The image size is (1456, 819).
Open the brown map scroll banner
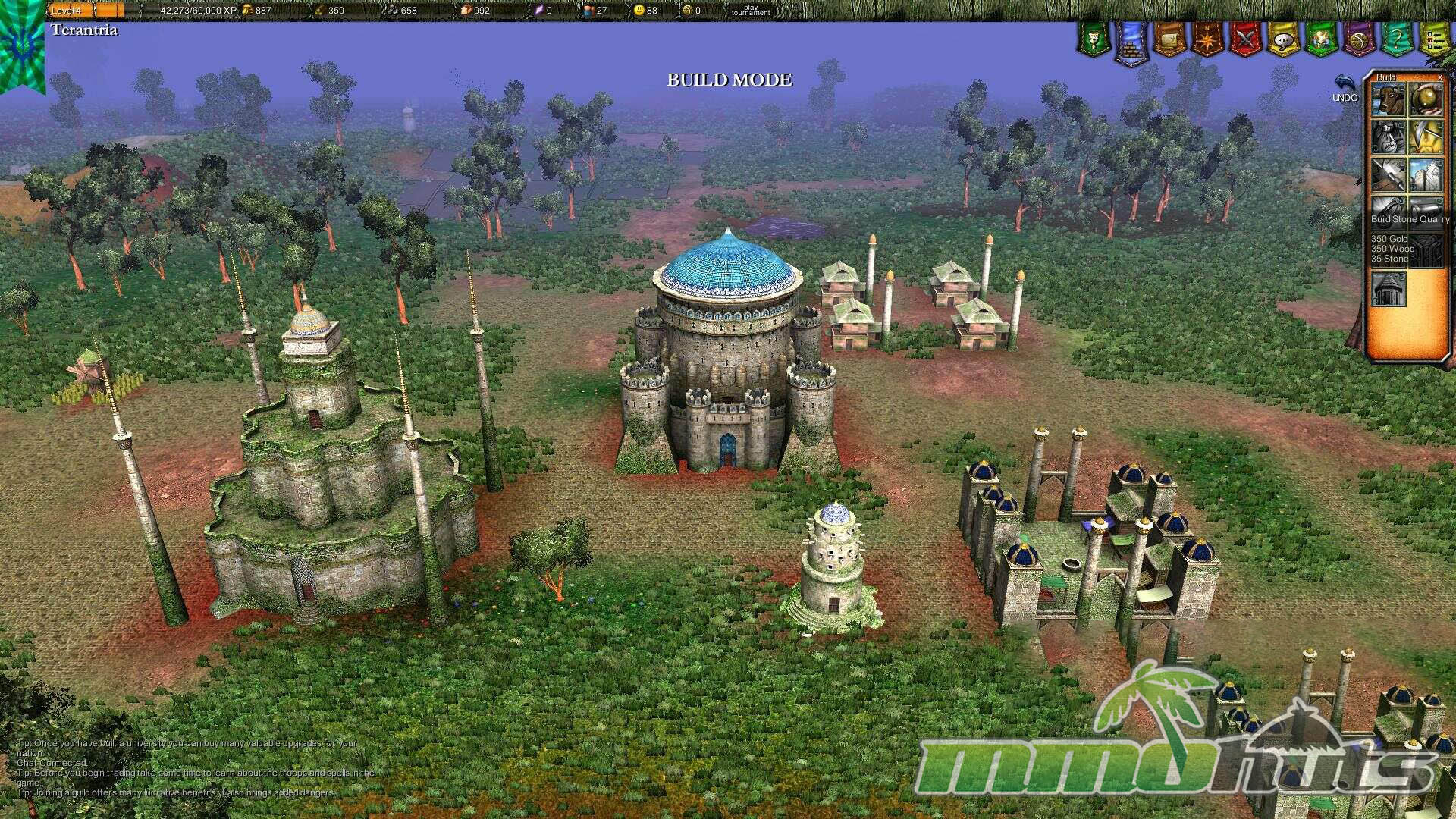1169,39
